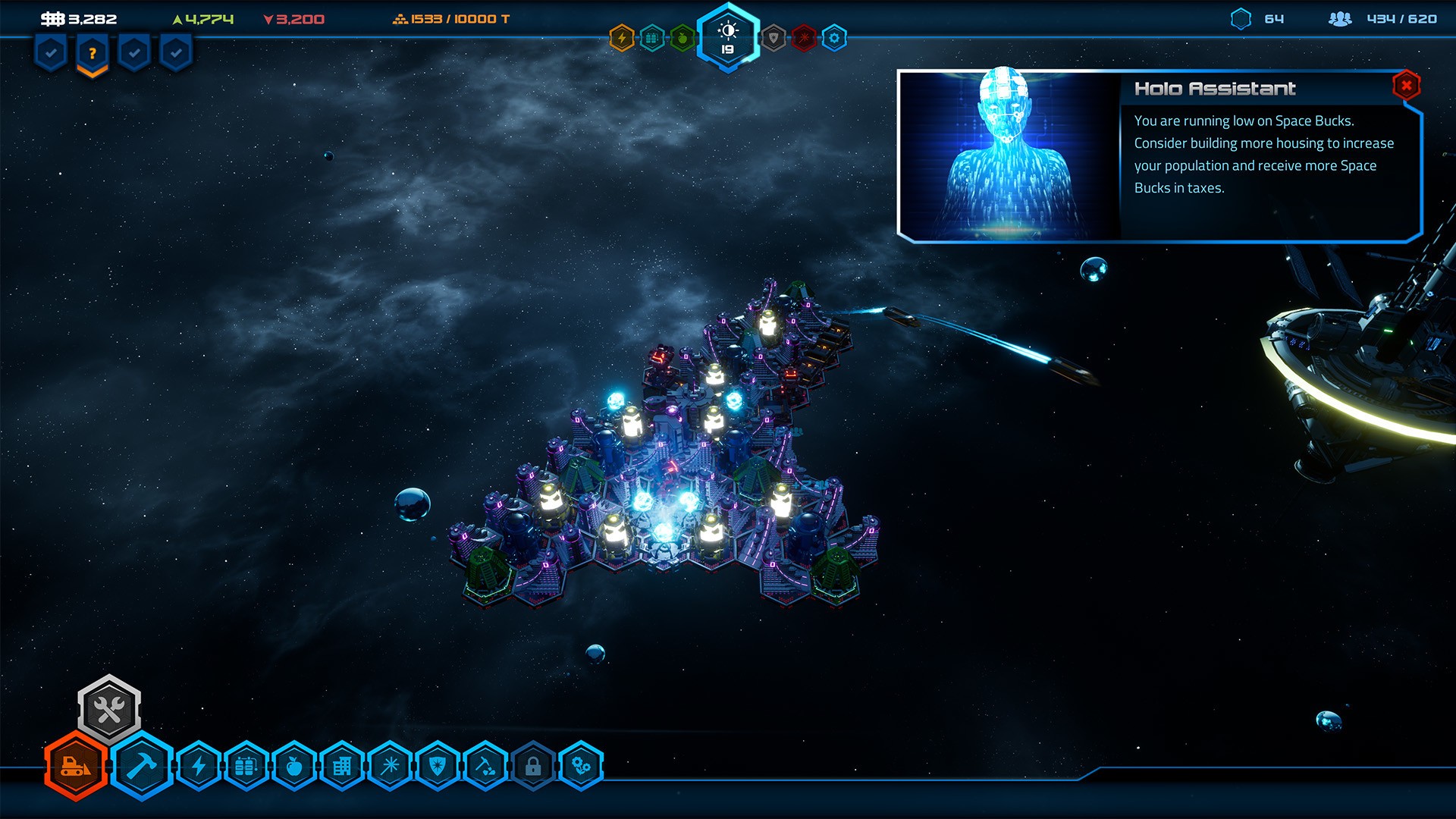Screen dimensions: 1456x819
Task: Choose the apple food category in the build toolbar
Action: click(x=294, y=767)
